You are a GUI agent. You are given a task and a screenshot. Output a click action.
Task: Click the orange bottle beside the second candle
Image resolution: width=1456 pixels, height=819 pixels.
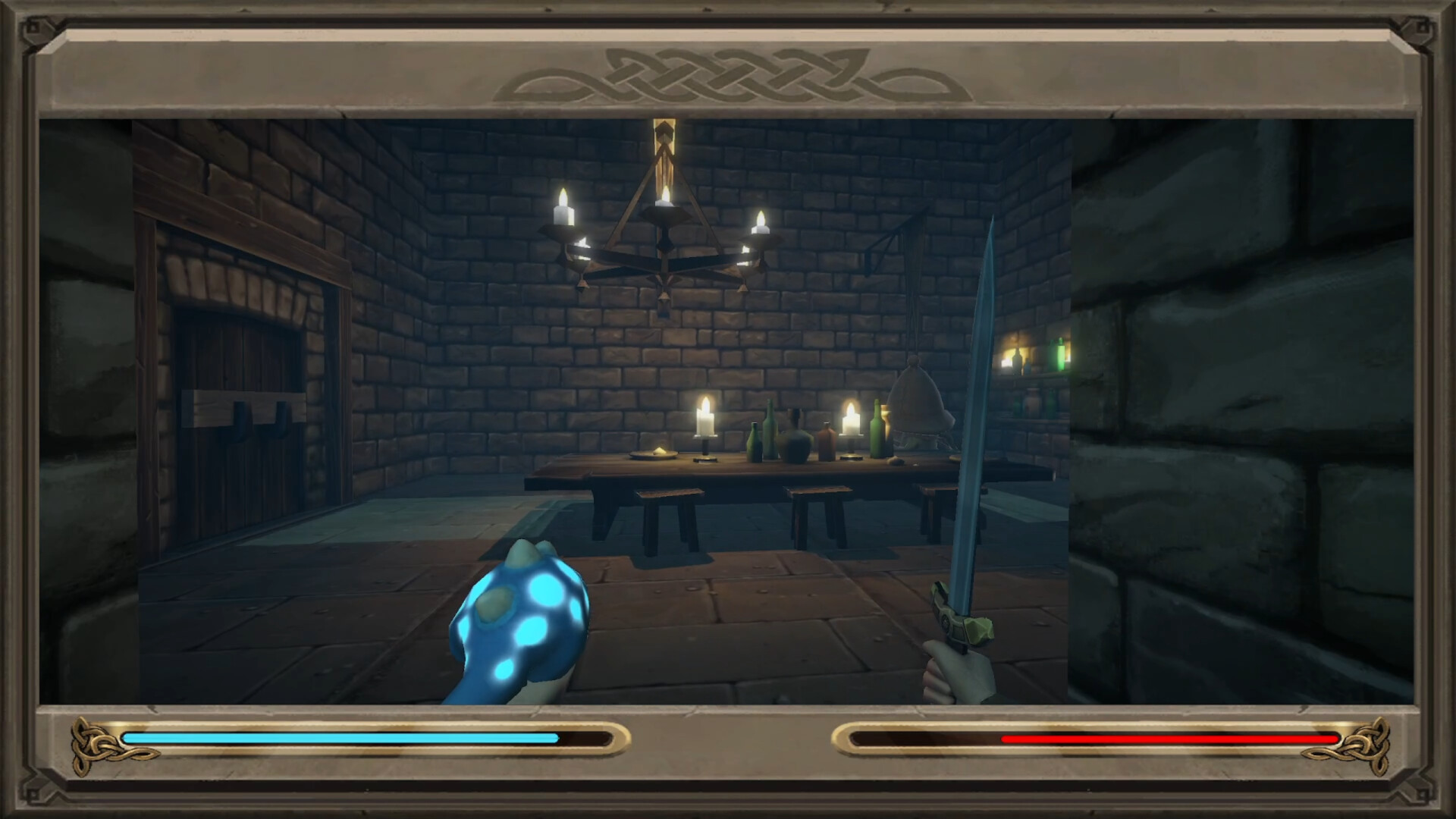pyautogui.click(x=826, y=440)
